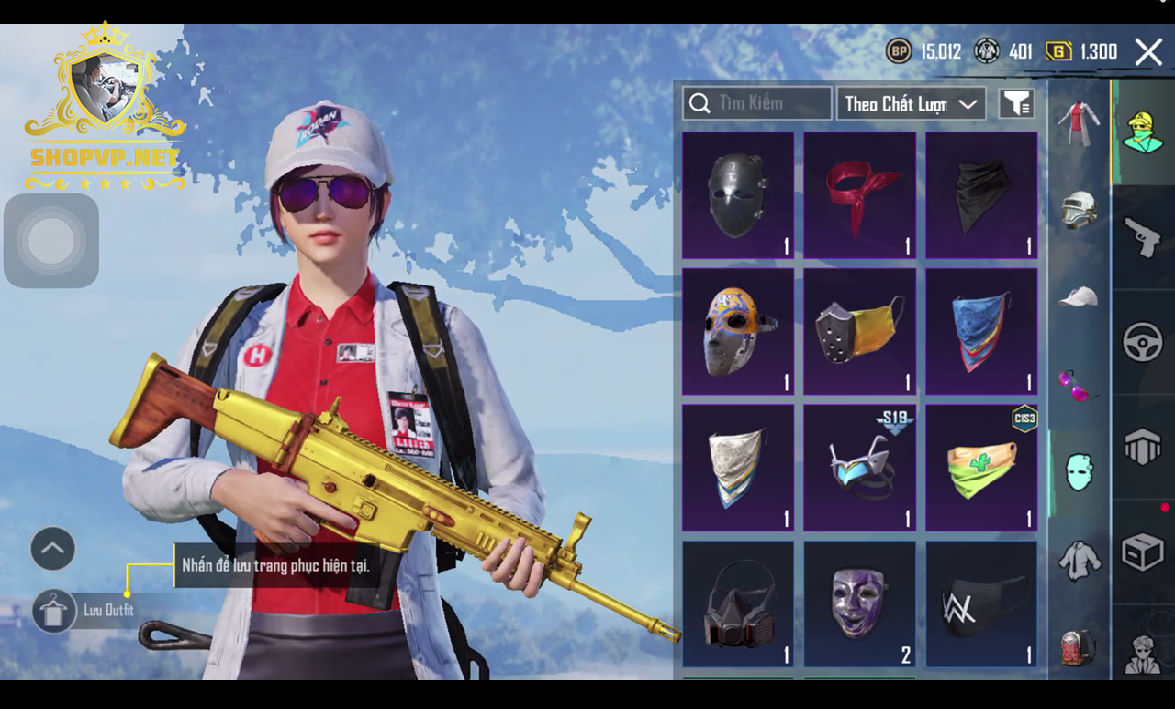The image size is (1175, 709).
Task: Select the red neck scarf item
Action: click(859, 196)
